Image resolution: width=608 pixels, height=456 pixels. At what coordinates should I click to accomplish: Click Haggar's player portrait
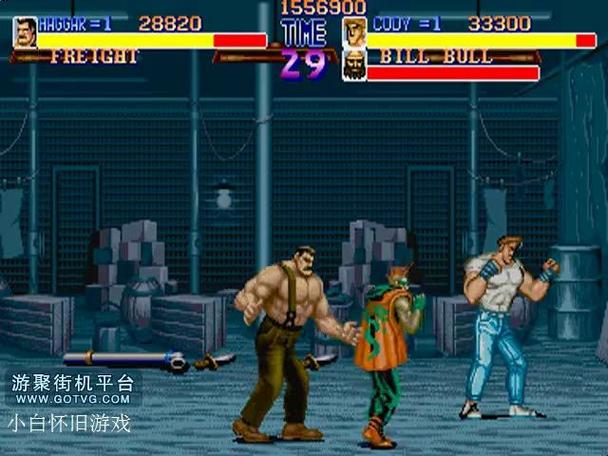[x=25, y=32]
